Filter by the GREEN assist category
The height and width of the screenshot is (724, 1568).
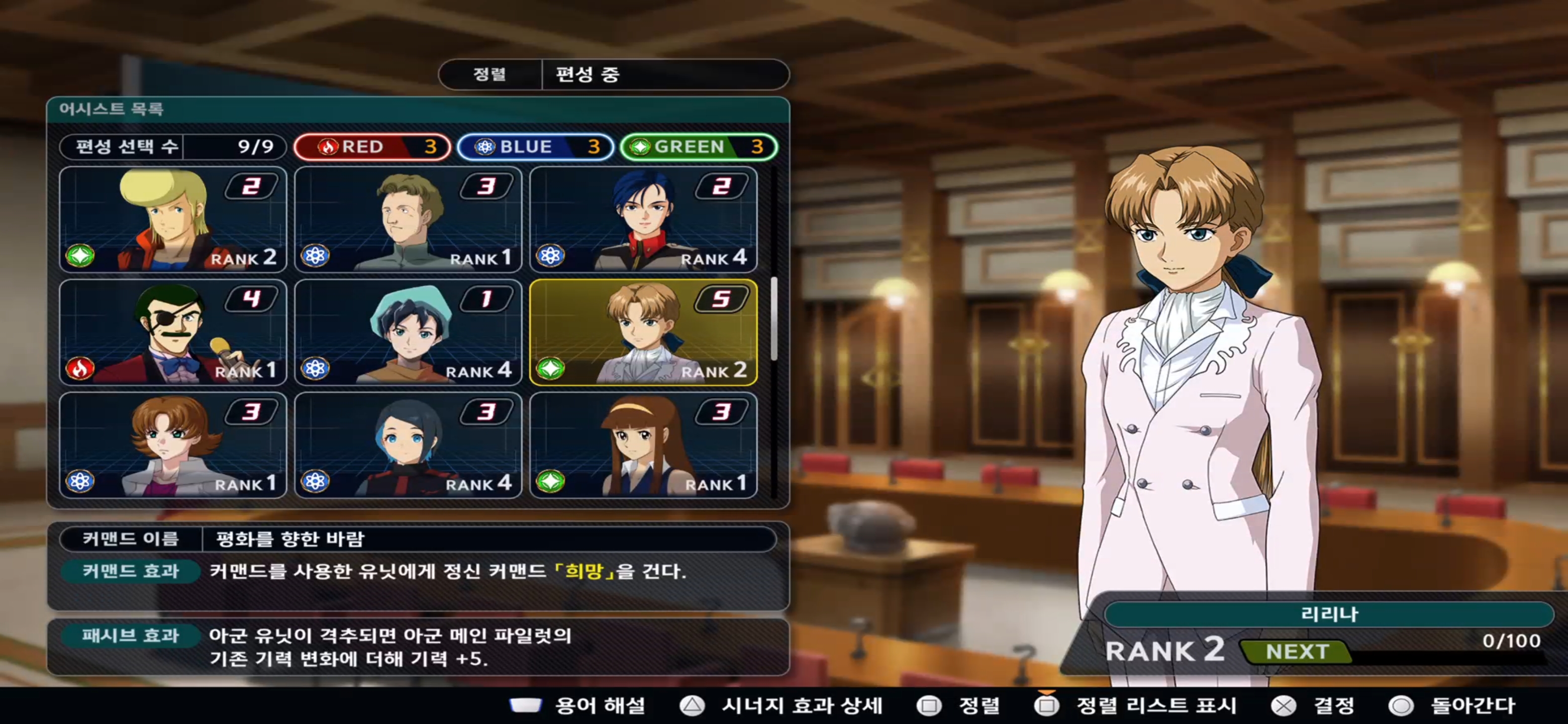tap(698, 147)
